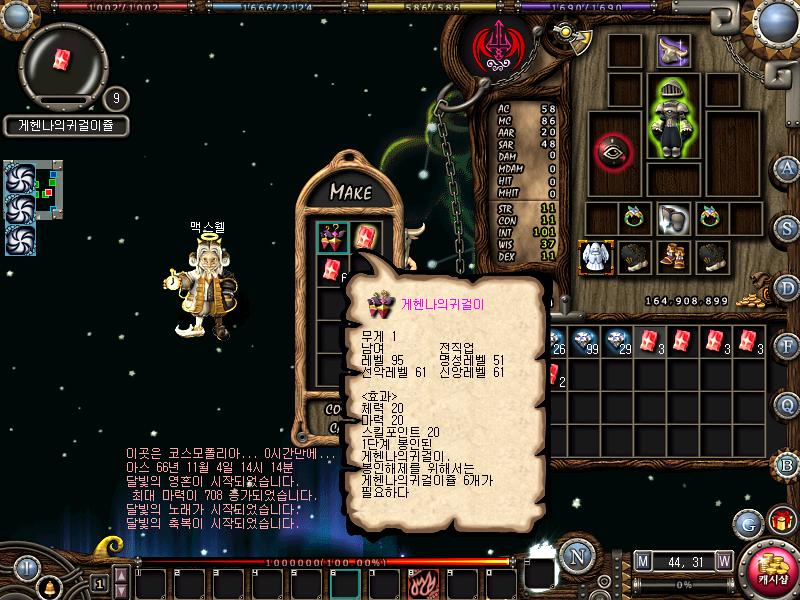Select the diamond stack of 99

pos(590,342)
